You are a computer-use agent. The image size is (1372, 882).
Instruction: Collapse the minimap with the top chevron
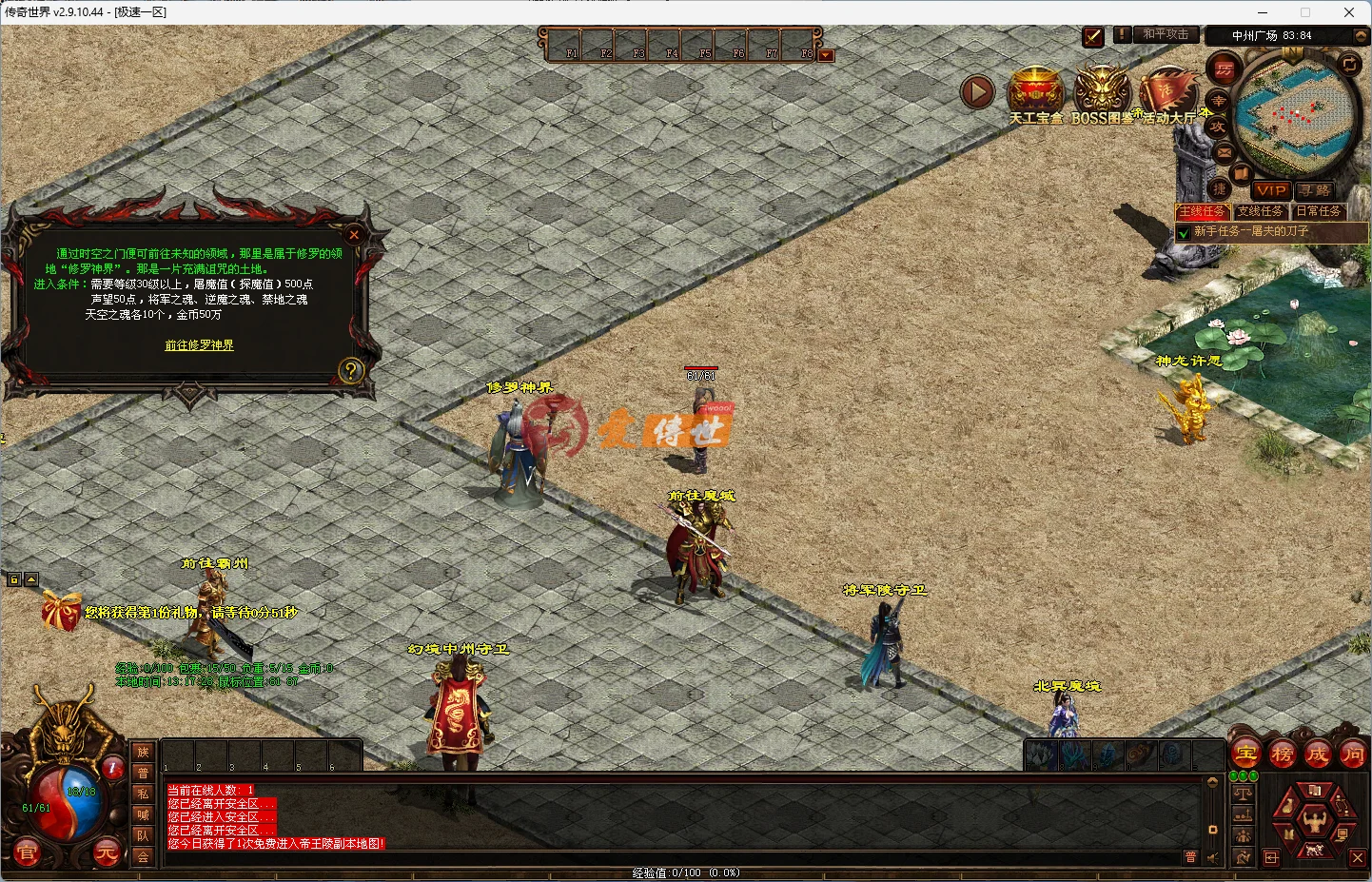[1360, 36]
